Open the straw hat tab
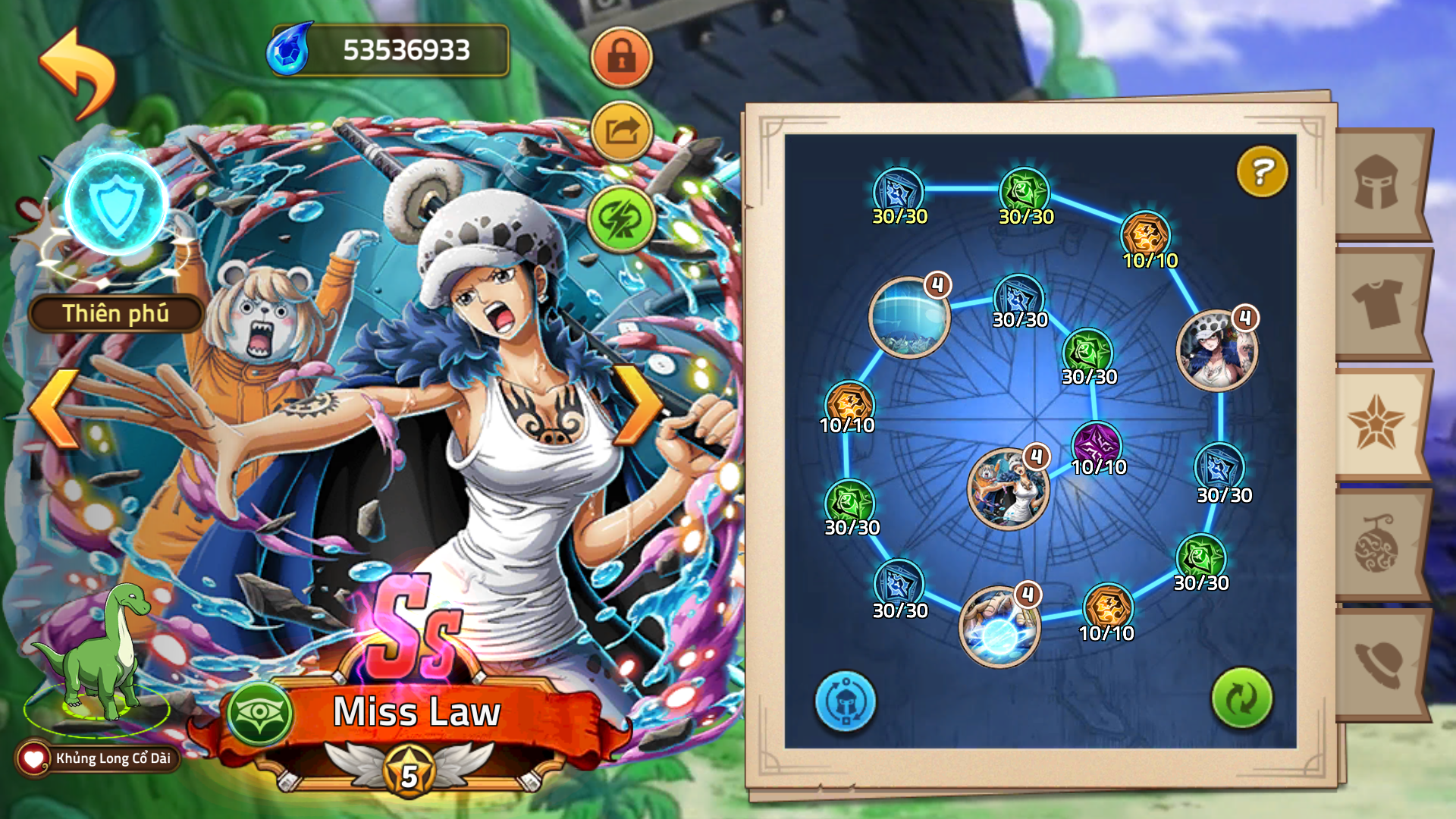The width and height of the screenshot is (1456, 819). (1377, 663)
